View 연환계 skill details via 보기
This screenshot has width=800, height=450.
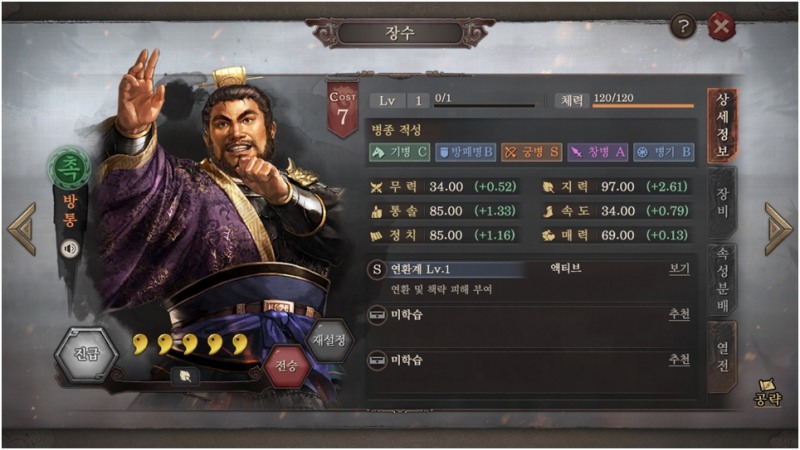pyautogui.click(x=679, y=269)
